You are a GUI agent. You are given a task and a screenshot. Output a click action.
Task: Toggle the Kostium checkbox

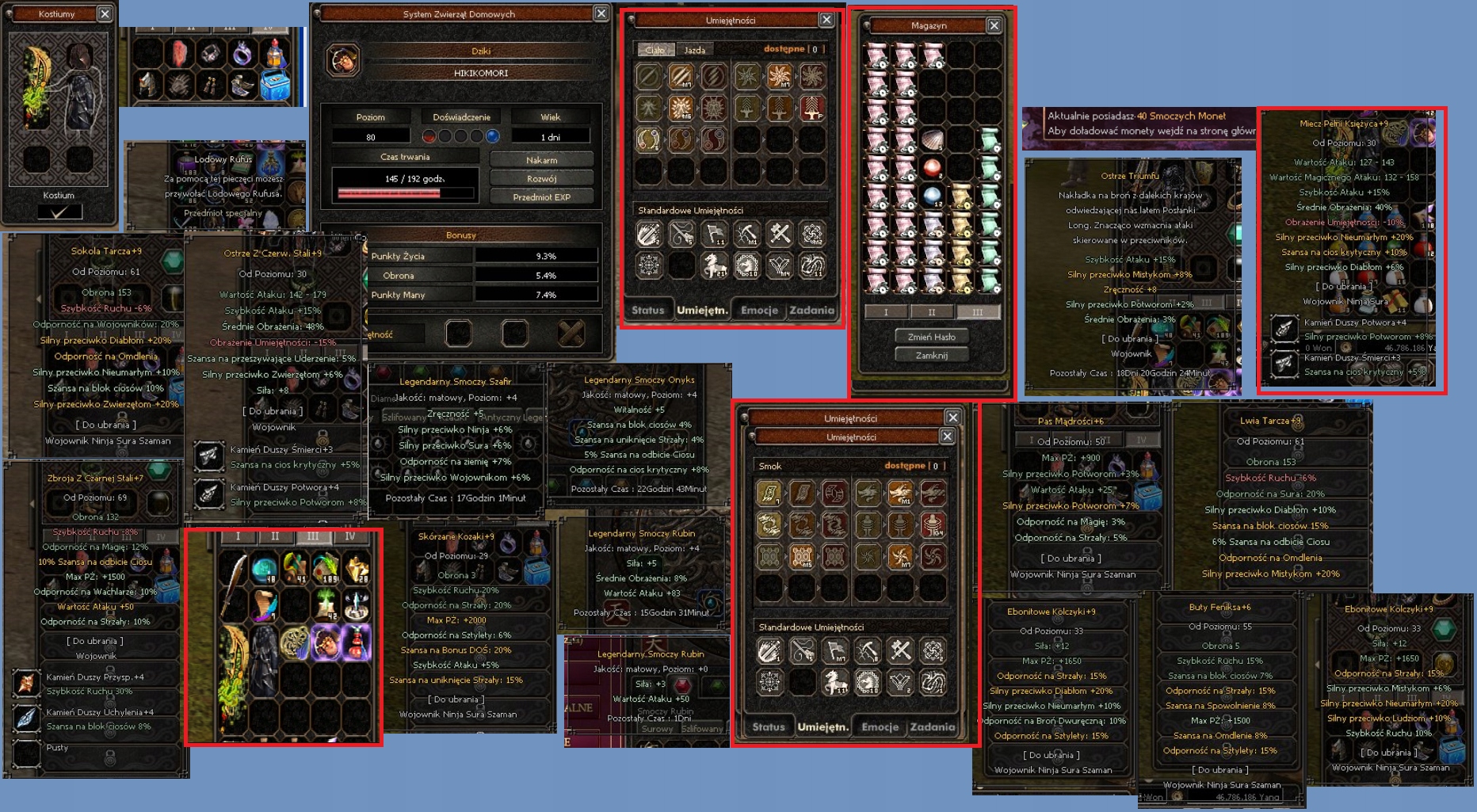[x=60, y=212]
